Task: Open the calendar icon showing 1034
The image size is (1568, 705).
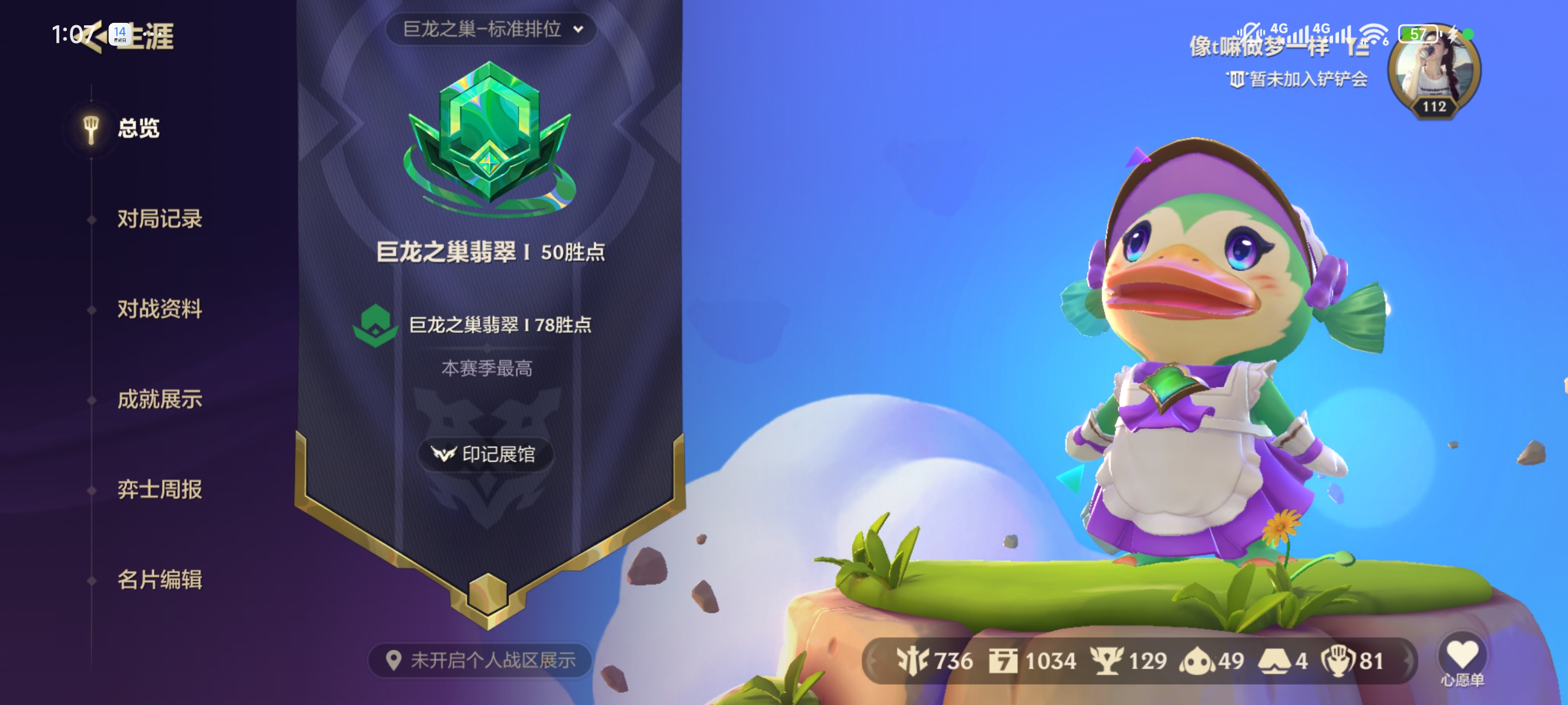Action: point(1003,660)
